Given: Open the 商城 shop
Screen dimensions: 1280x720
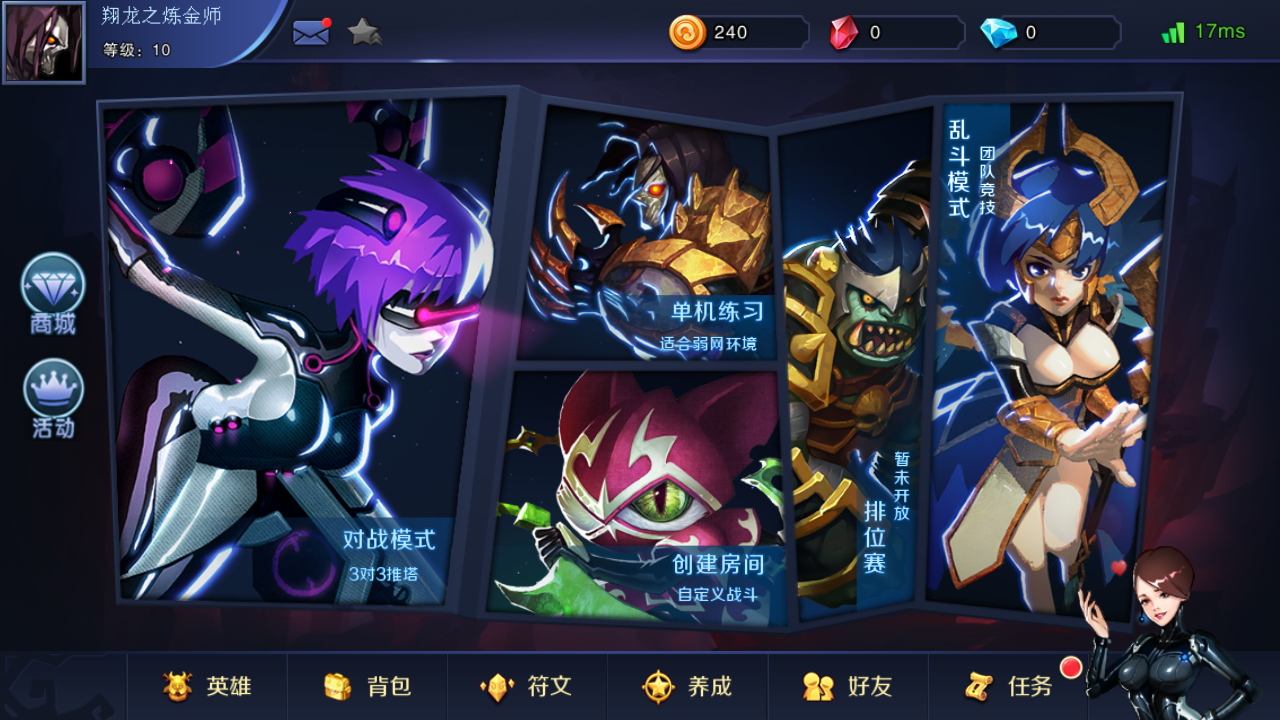Looking at the screenshot, I should click(53, 294).
